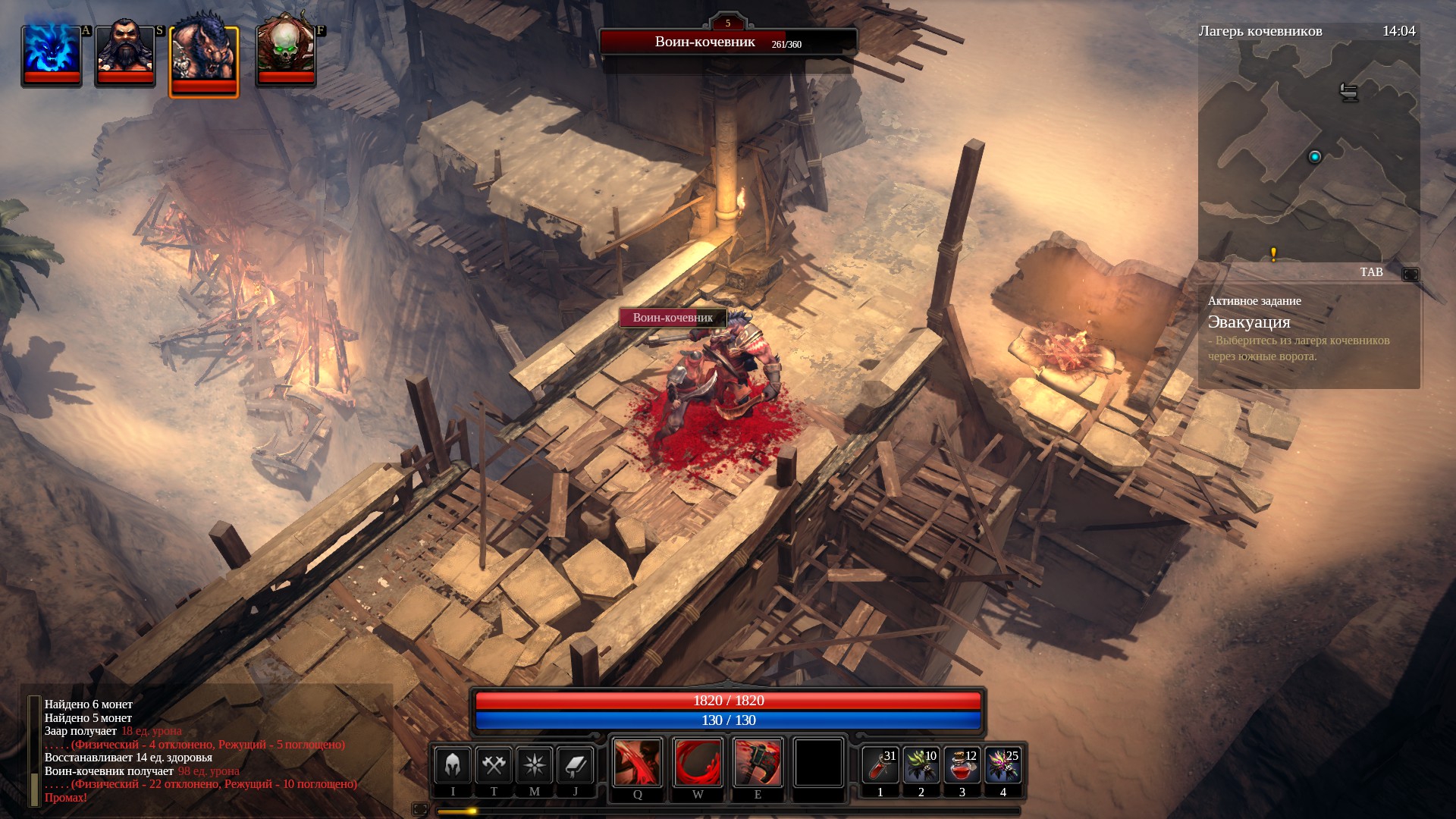
Task: Open inventory via the helmet icon
Action: click(x=453, y=764)
